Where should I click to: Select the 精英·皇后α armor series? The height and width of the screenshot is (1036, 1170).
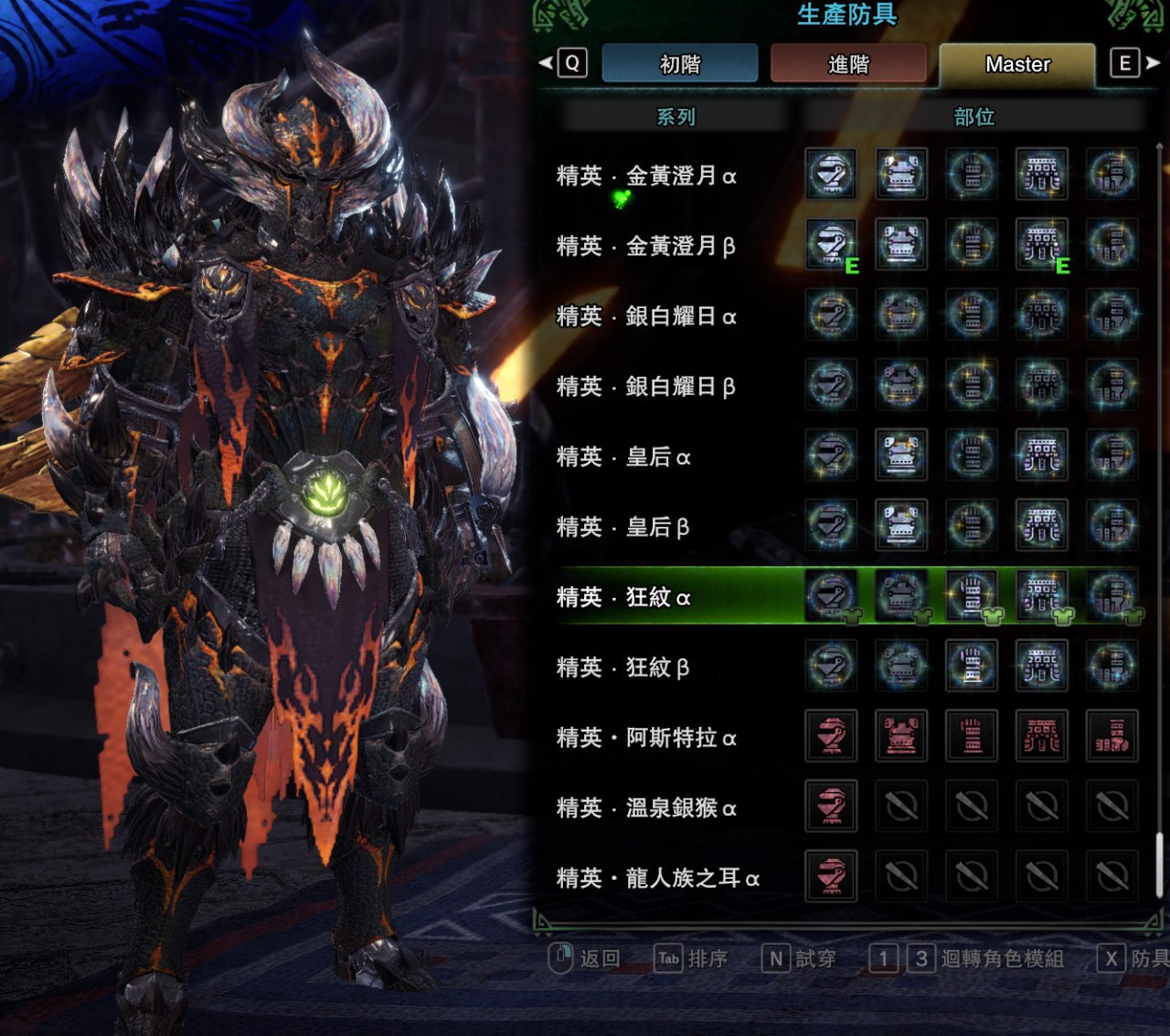[x=623, y=457]
